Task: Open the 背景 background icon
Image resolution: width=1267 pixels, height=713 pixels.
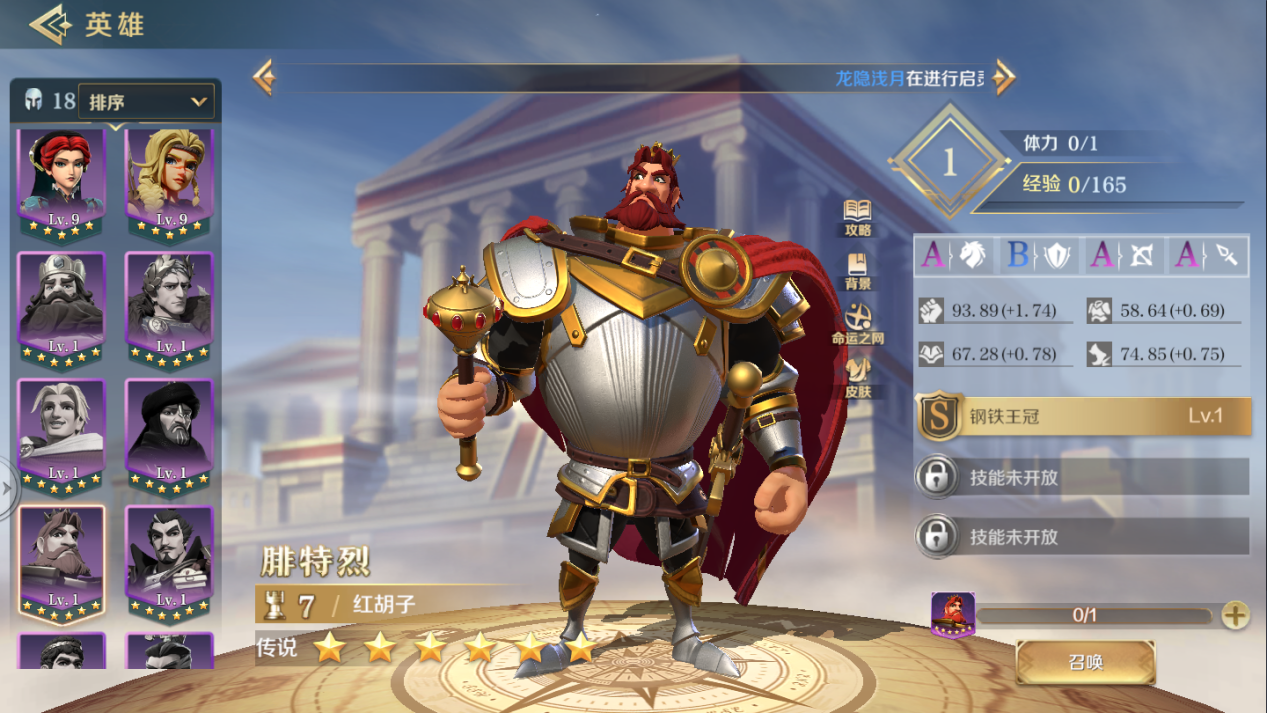Action: pos(858,270)
